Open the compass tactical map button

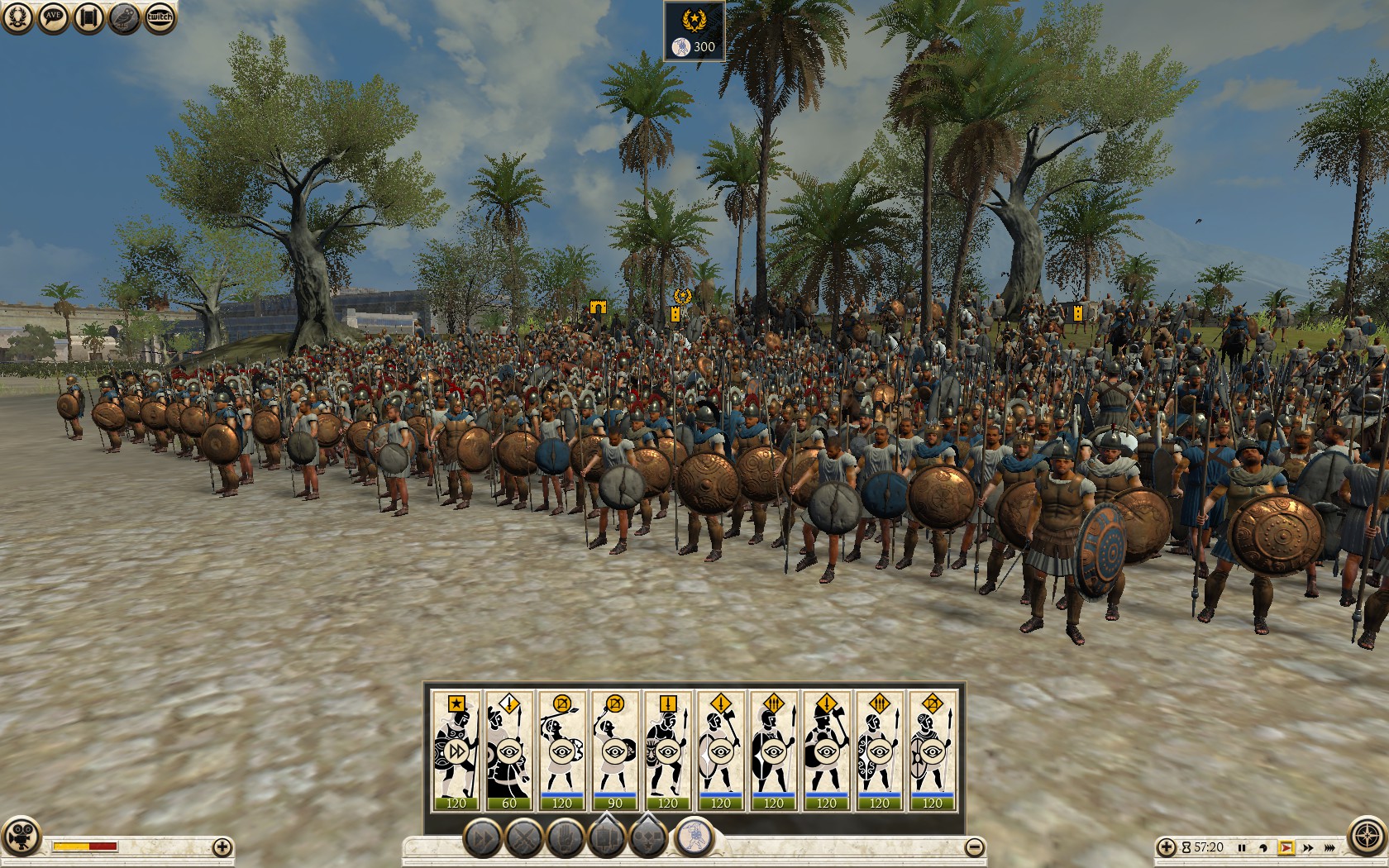pos(1367,835)
